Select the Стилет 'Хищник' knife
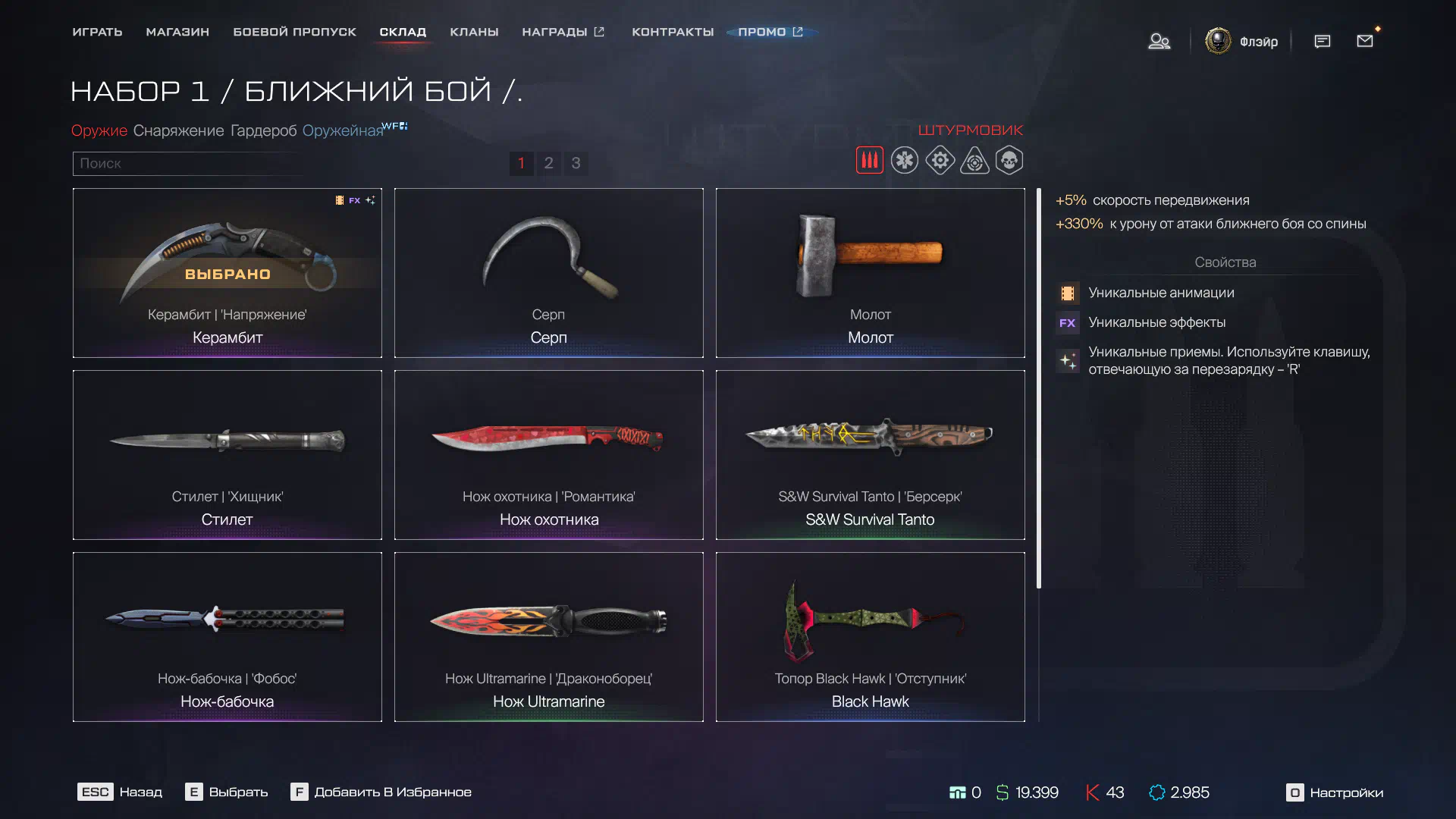Screen dimensions: 1456x819 point(227,455)
